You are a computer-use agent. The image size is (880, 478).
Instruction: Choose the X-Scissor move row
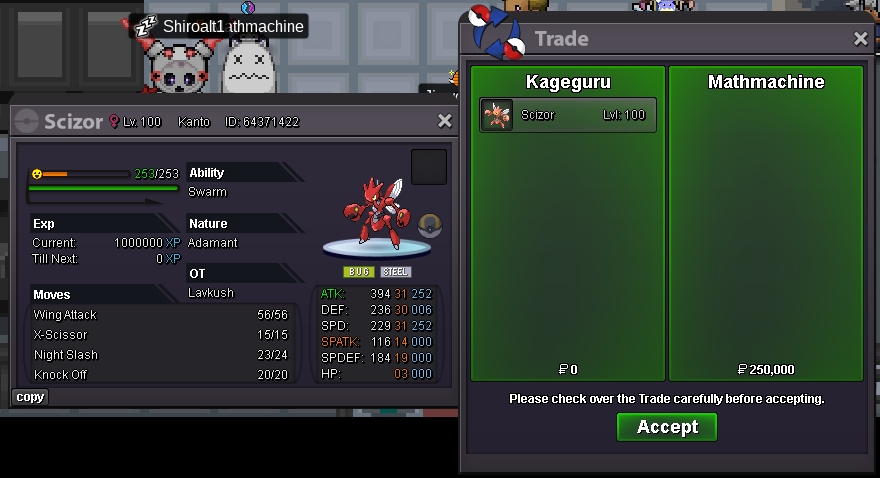click(x=160, y=335)
